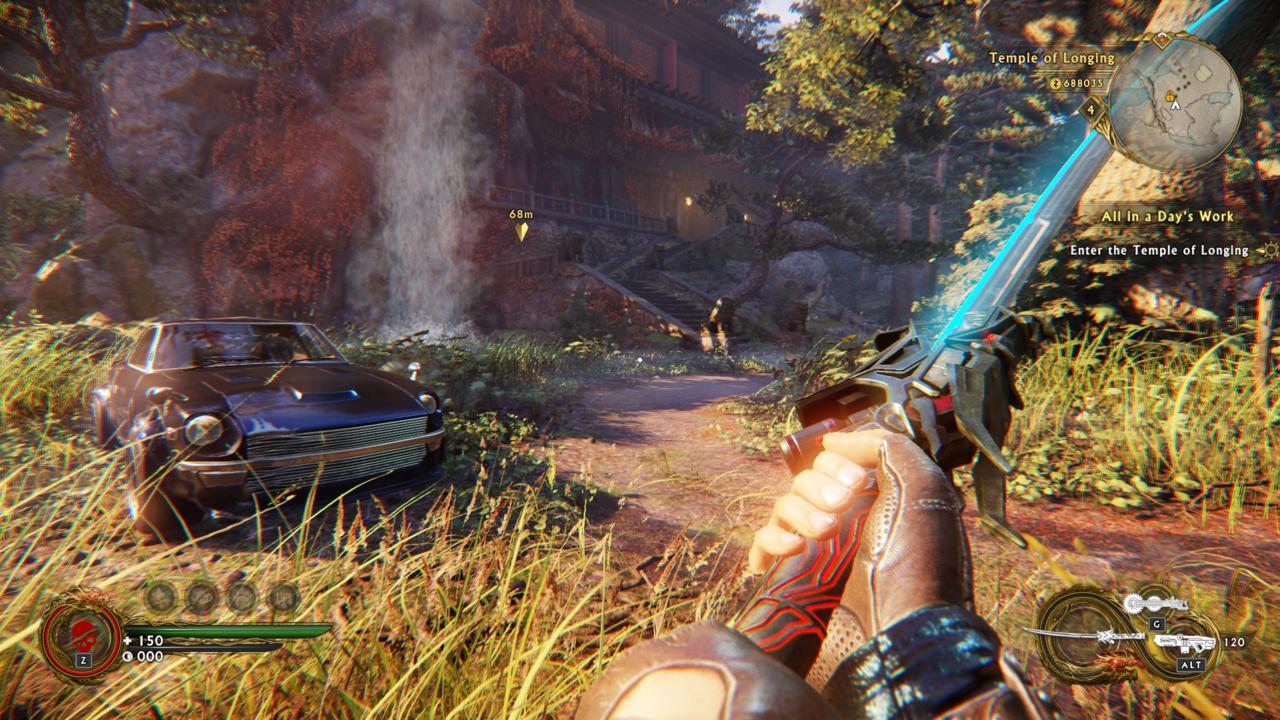Viewport: 1280px width, 720px height.
Task: Click the 68m waypoint marker
Action: [521, 231]
